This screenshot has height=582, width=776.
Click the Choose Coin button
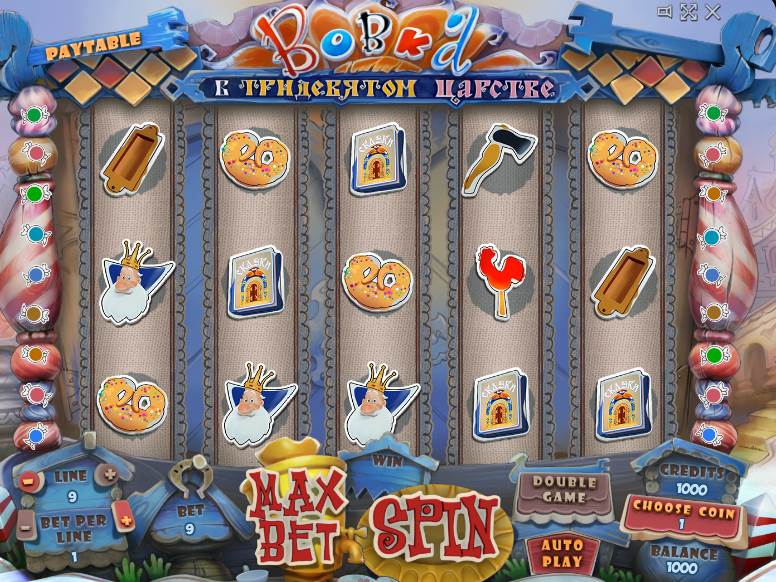point(683,513)
